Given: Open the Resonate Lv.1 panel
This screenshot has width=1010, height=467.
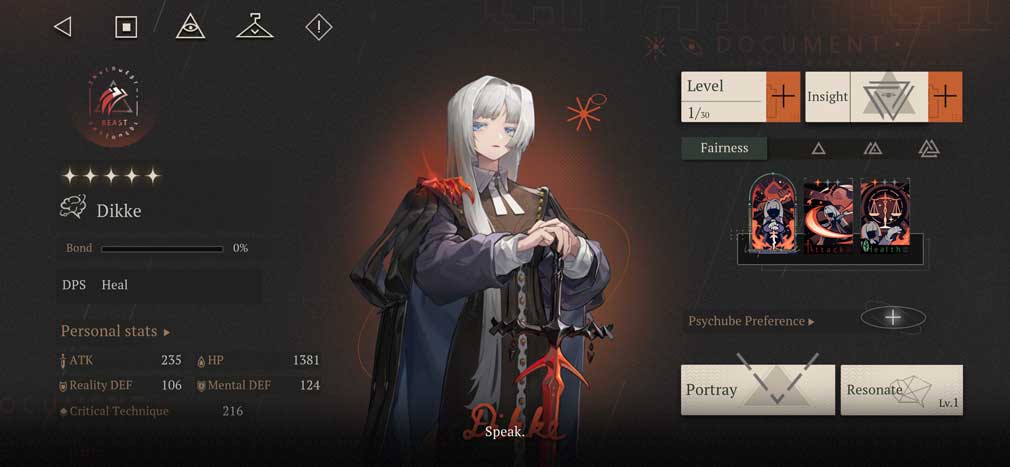Looking at the screenshot, I should pyautogui.click(x=901, y=389).
